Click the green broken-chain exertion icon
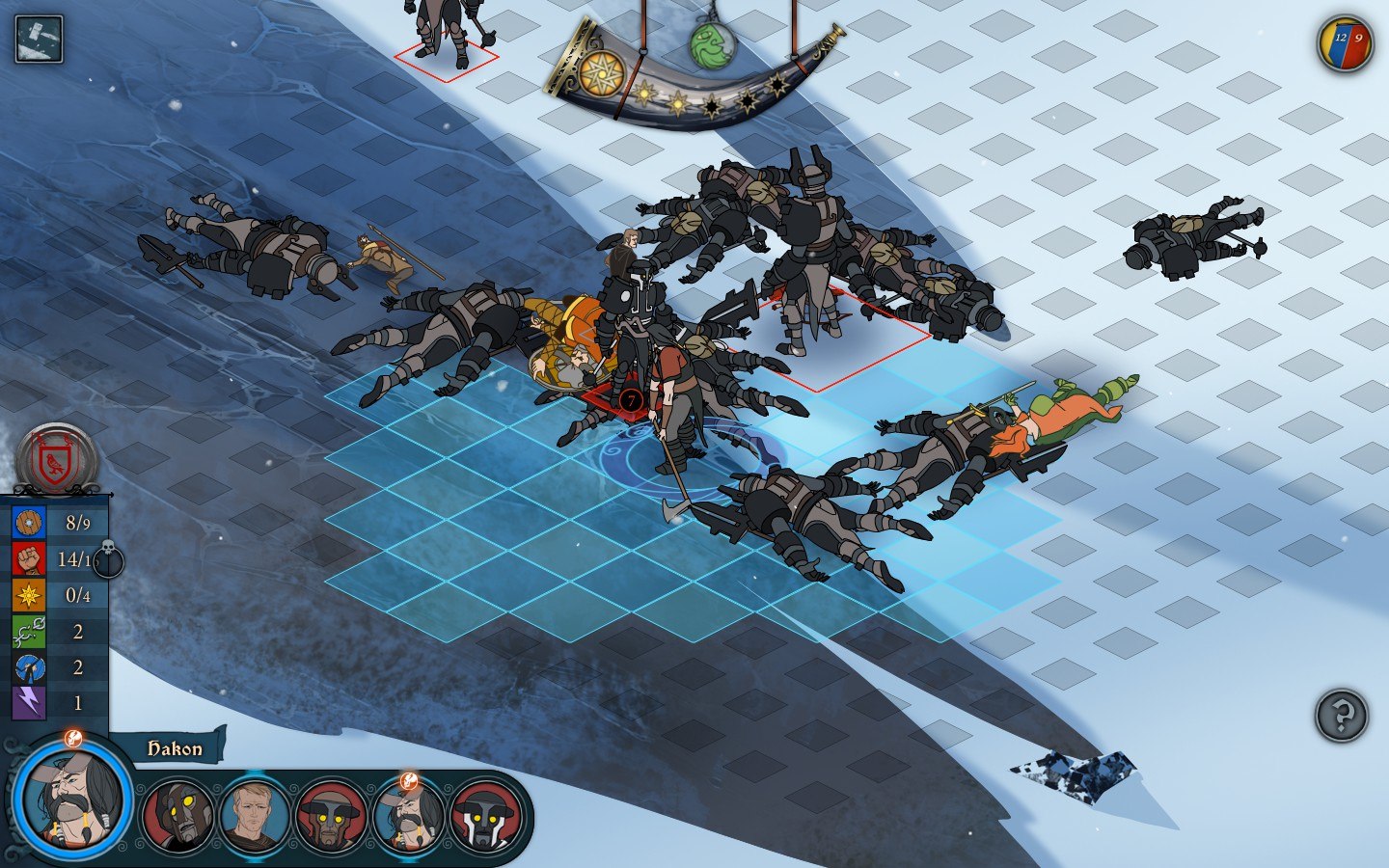1389x868 pixels. click(29, 632)
